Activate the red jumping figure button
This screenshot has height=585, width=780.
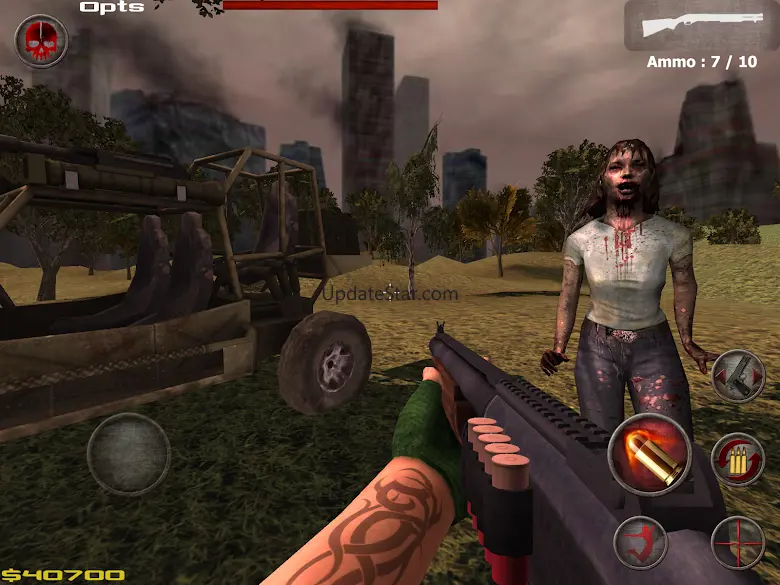point(640,543)
